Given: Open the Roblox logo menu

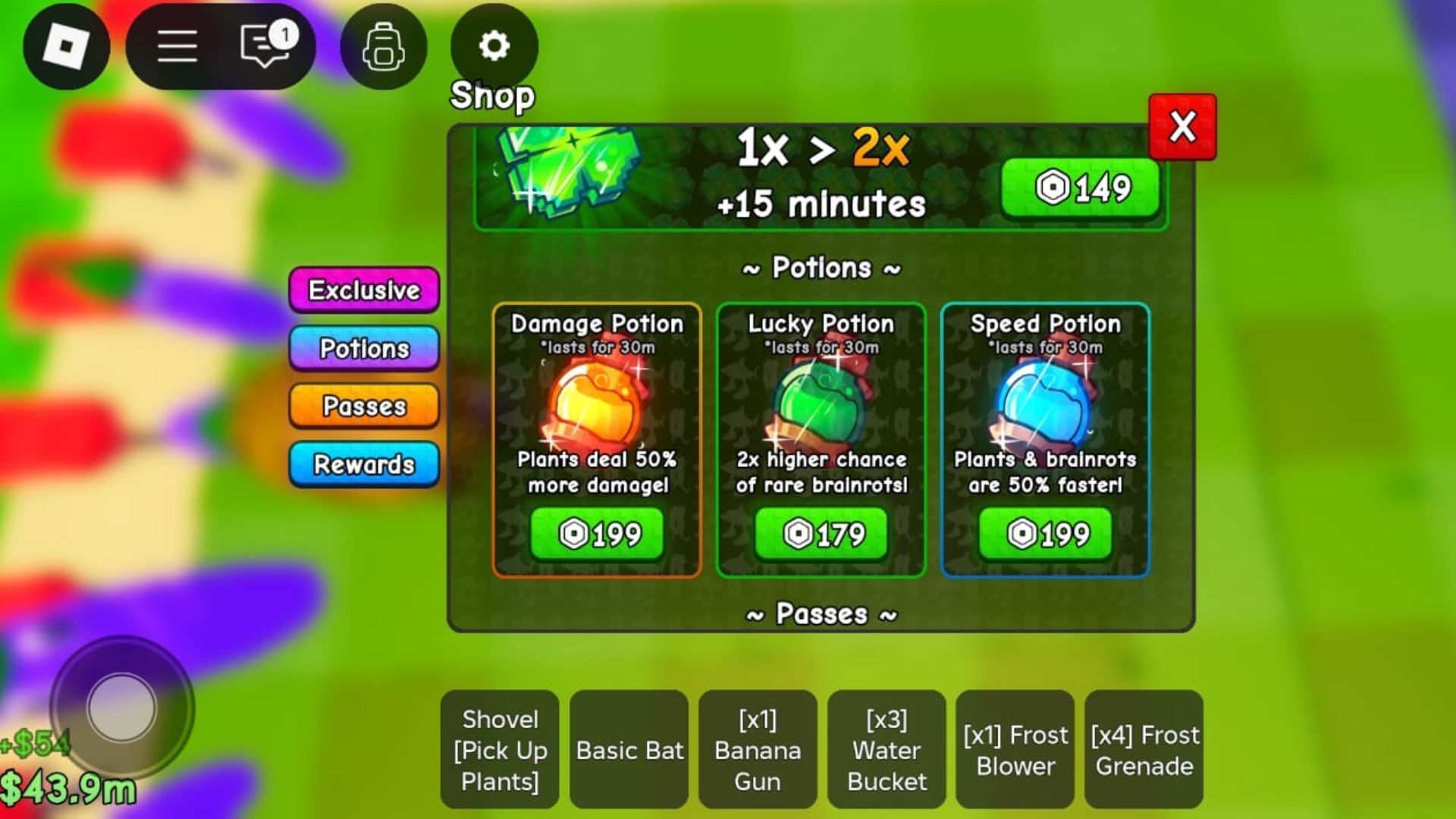Looking at the screenshot, I should (66, 46).
